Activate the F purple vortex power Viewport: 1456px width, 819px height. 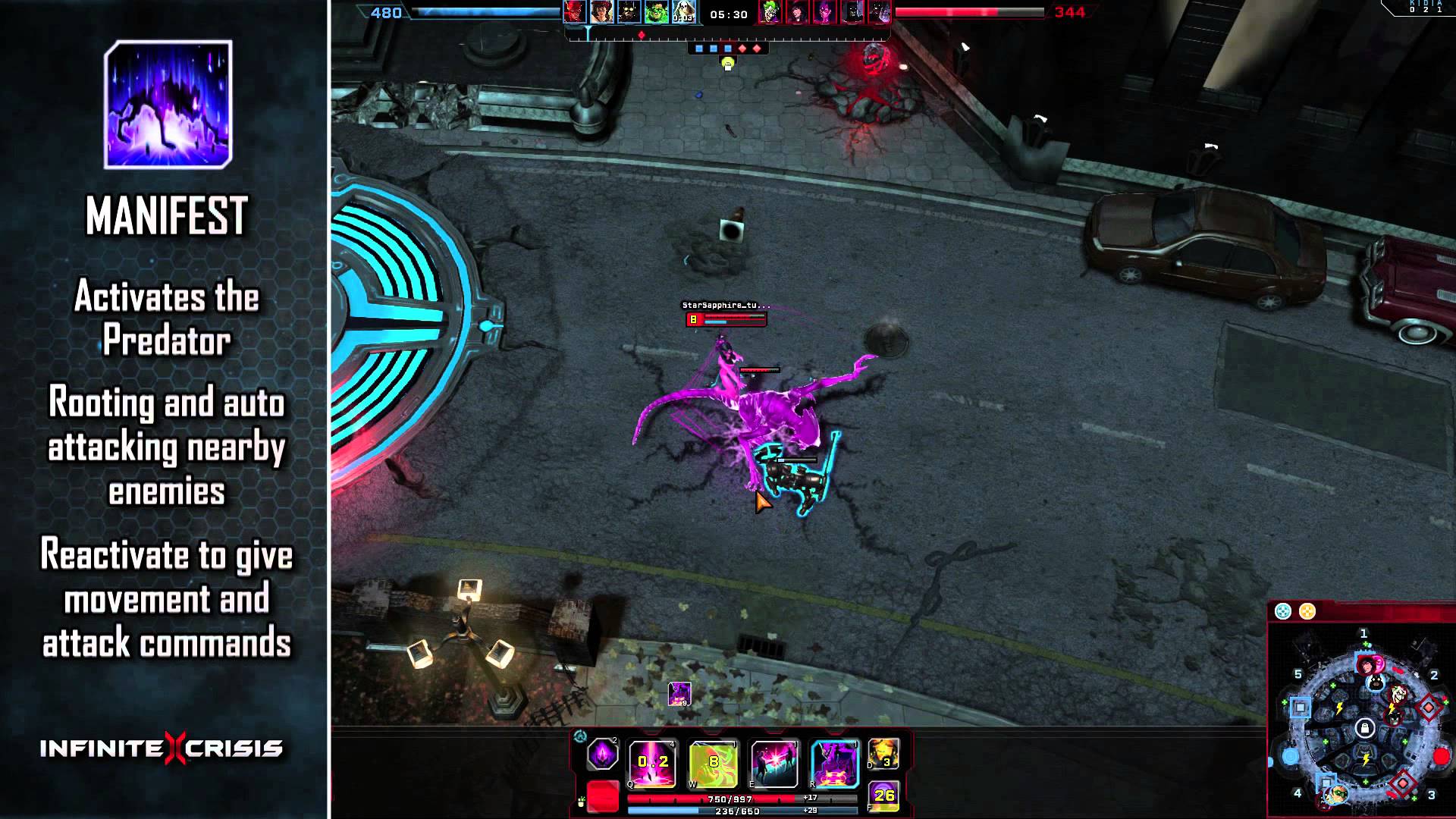point(883,795)
